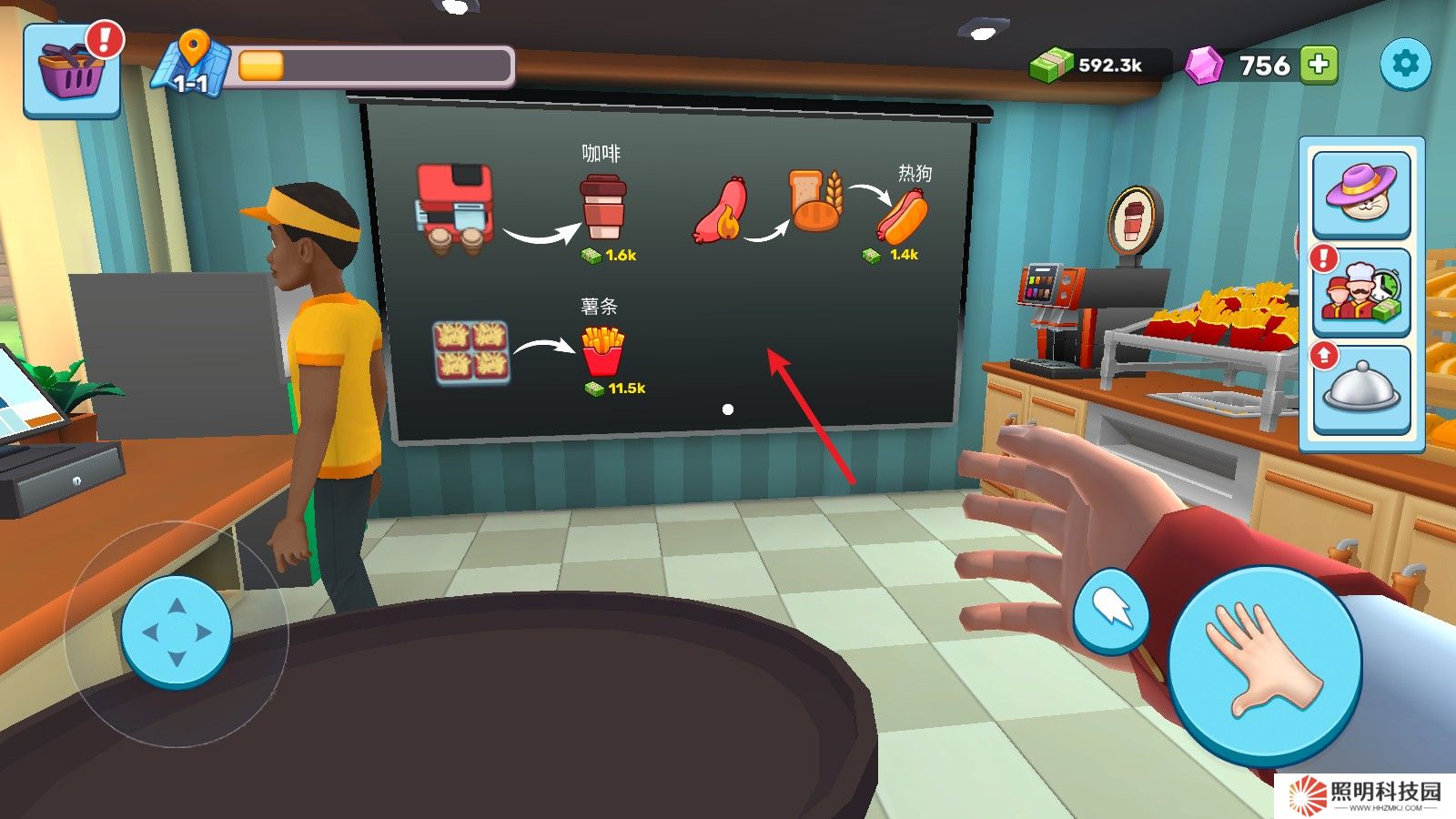Activate the dash sprint button
The width and height of the screenshot is (1456, 819).
pyautogui.click(x=1111, y=612)
